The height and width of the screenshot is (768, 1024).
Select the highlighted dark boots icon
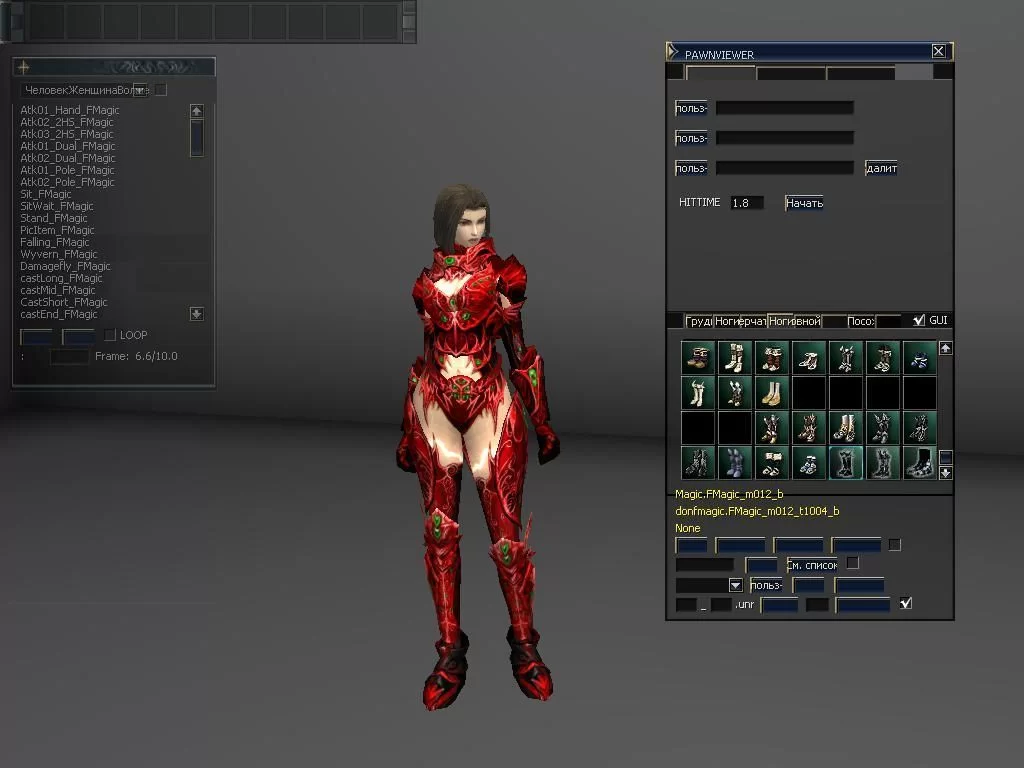(846, 463)
